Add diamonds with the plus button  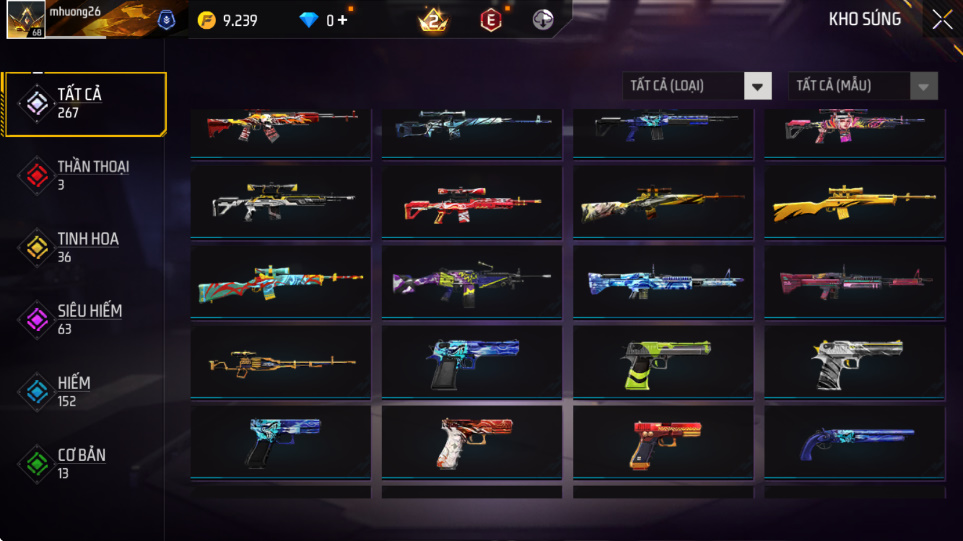(343, 20)
